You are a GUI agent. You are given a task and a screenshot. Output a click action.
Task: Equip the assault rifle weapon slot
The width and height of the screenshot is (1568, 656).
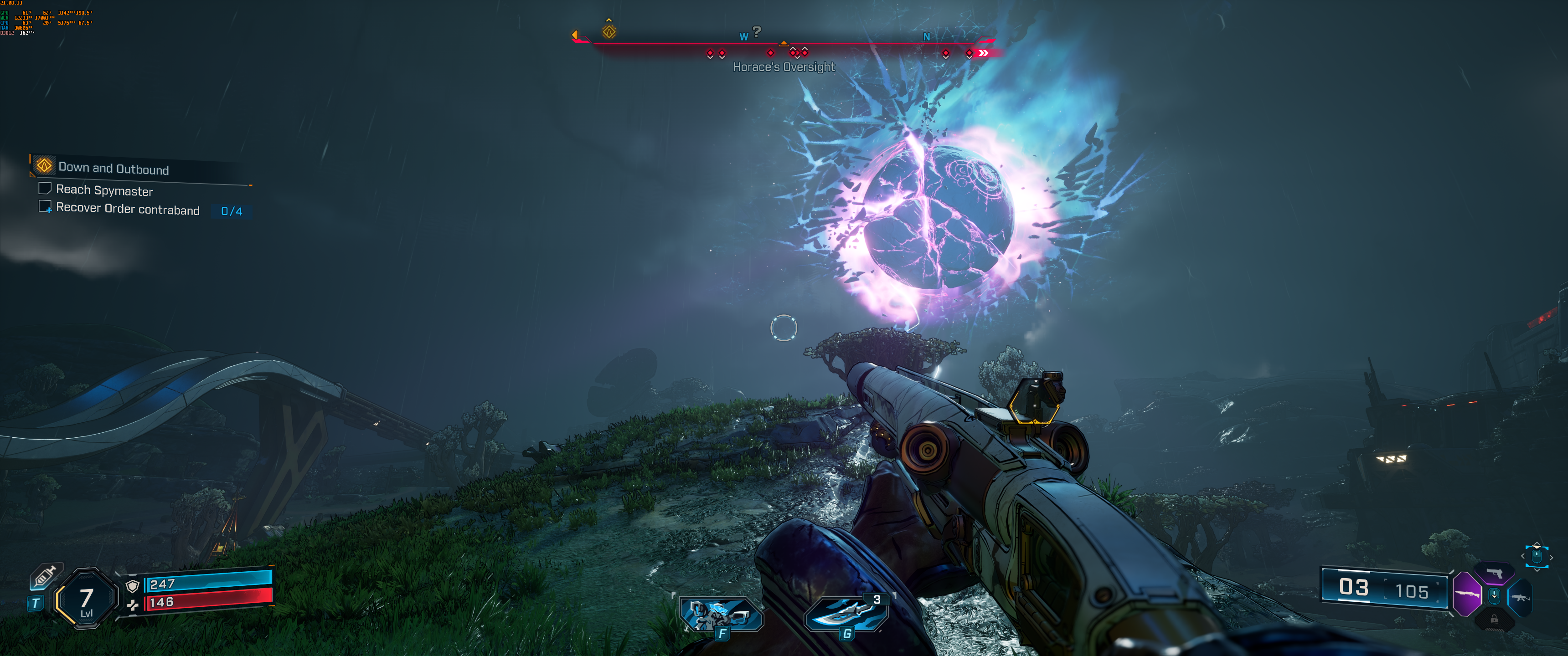pyautogui.click(x=1520, y=598)
